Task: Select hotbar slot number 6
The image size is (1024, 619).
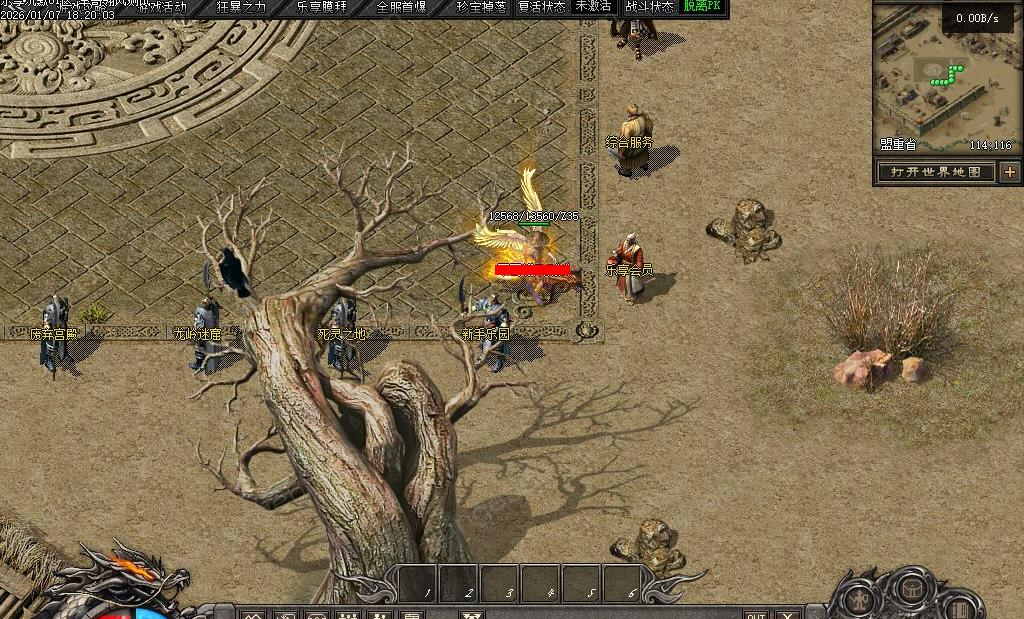Action: point(622,584)
